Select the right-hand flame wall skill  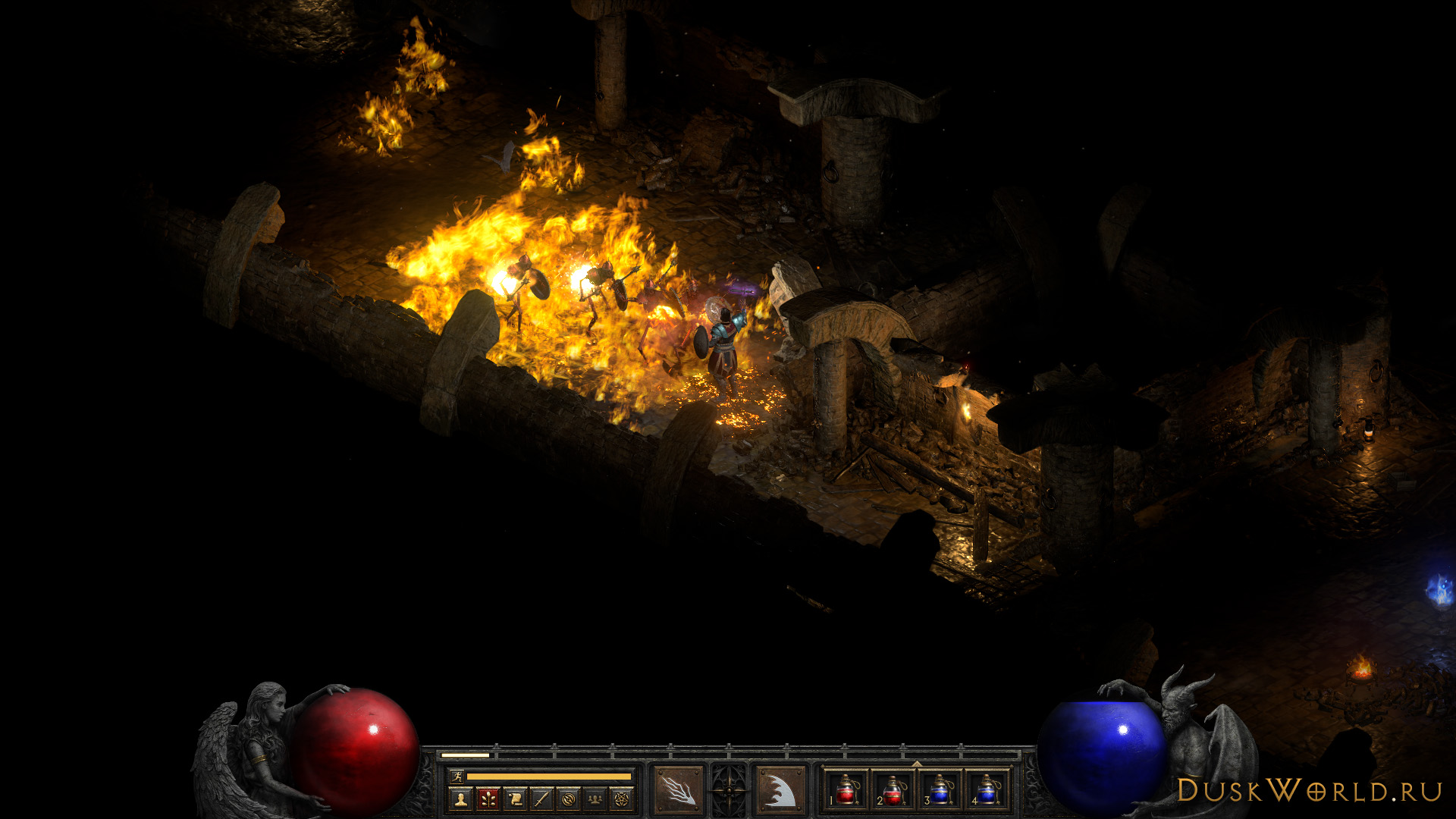point(780,790)
